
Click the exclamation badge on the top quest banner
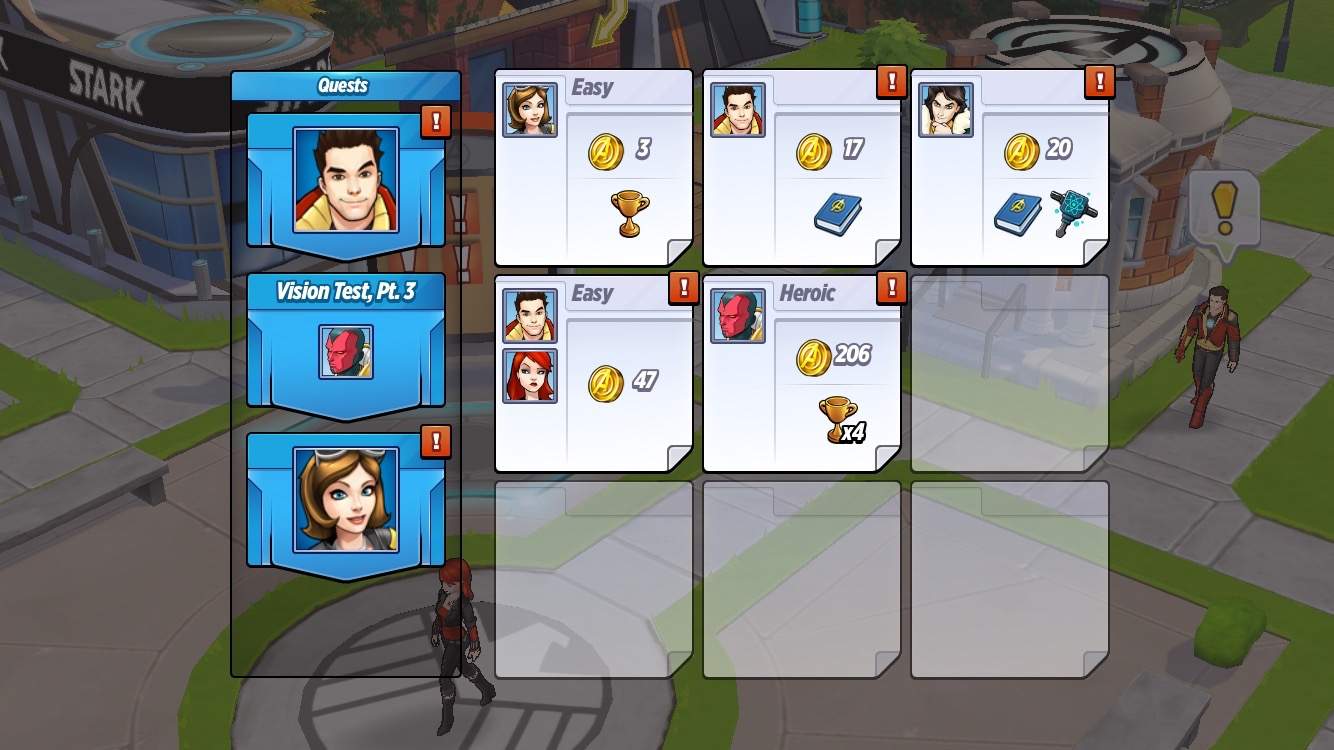click(x=434, y=123)
